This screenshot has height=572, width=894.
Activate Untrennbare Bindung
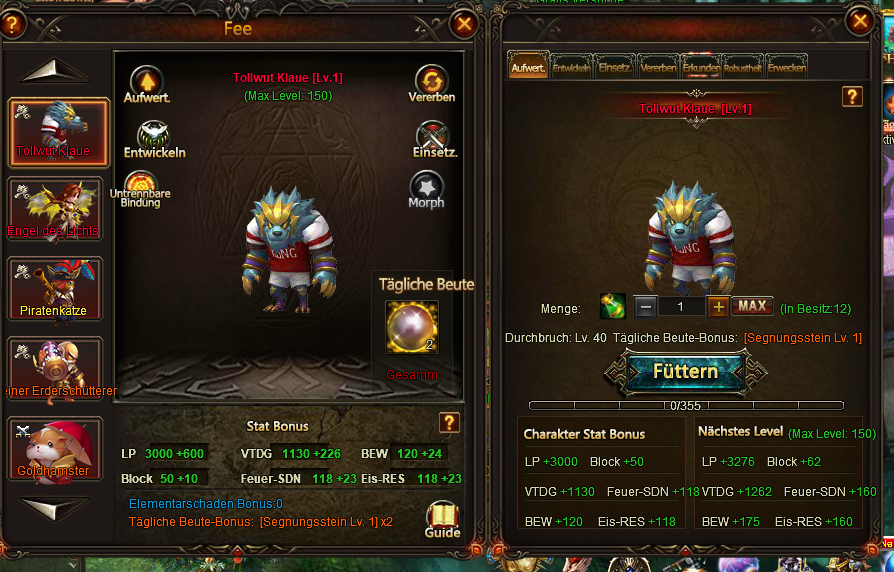pos(141,189)
